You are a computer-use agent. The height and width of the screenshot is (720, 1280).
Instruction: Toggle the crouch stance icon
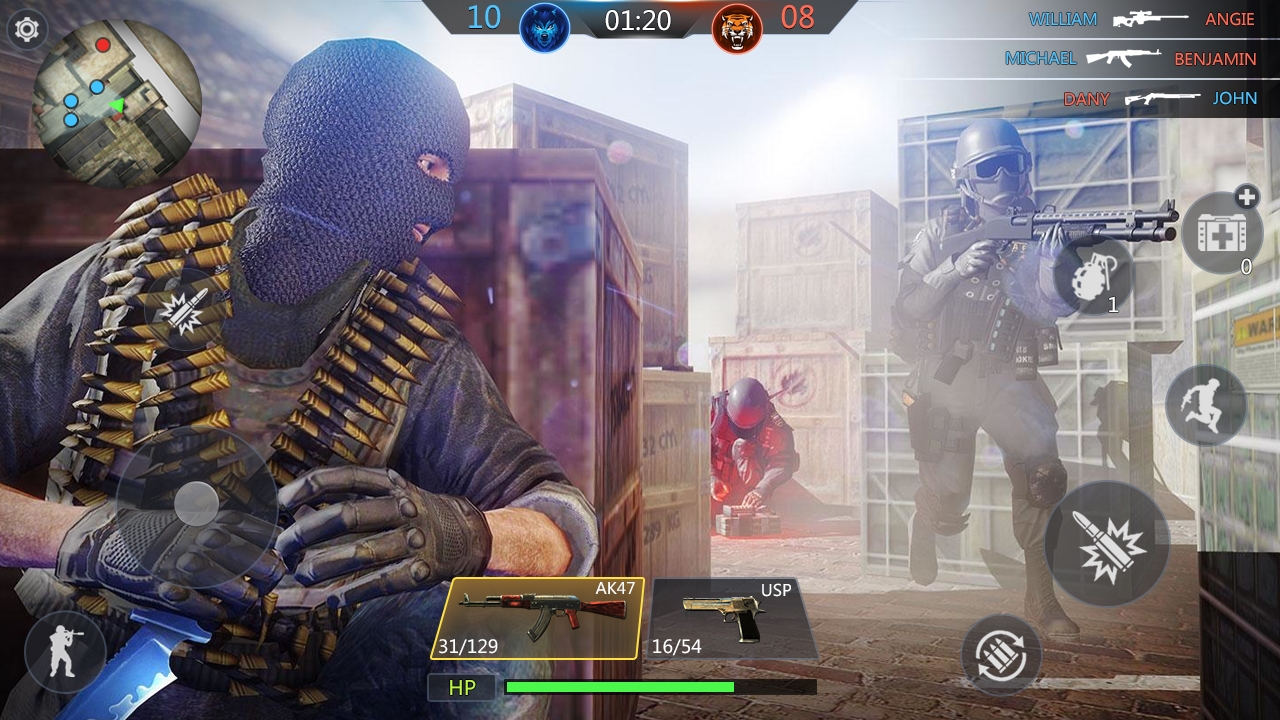[62, 652]
